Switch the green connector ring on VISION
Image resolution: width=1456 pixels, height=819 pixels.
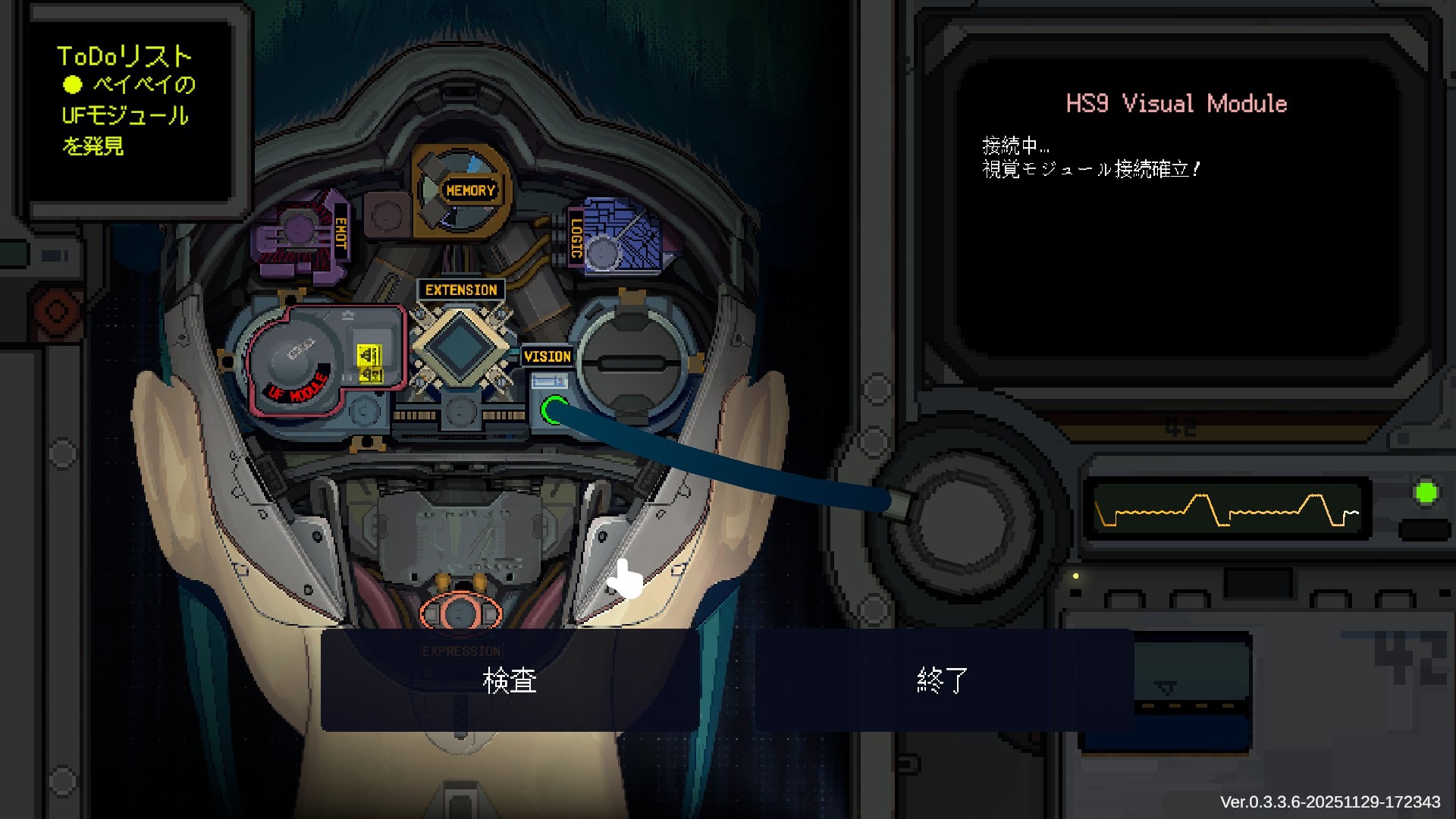click(555, 409)
